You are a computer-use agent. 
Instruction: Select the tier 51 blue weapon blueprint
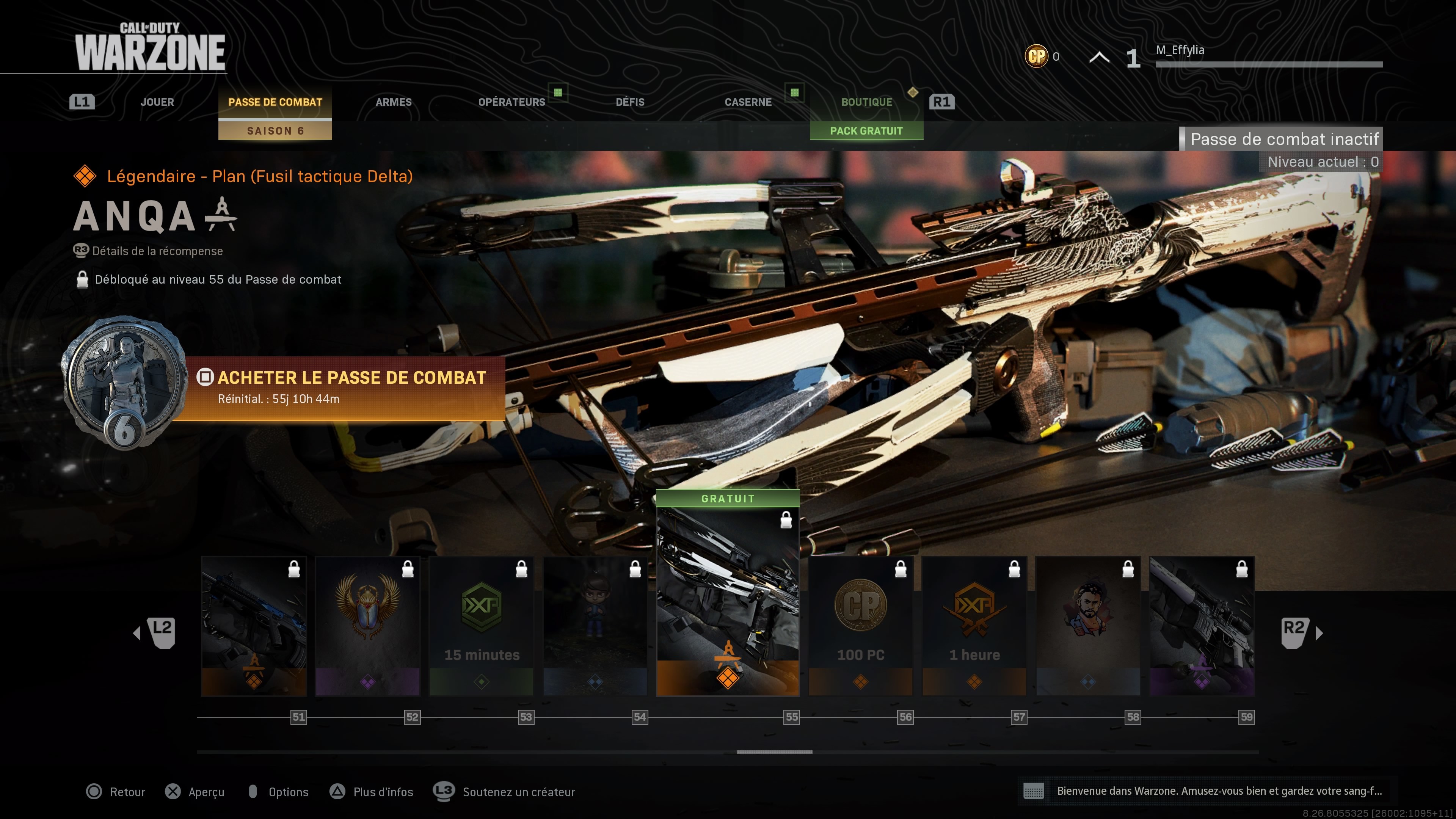tap(254, 626)
